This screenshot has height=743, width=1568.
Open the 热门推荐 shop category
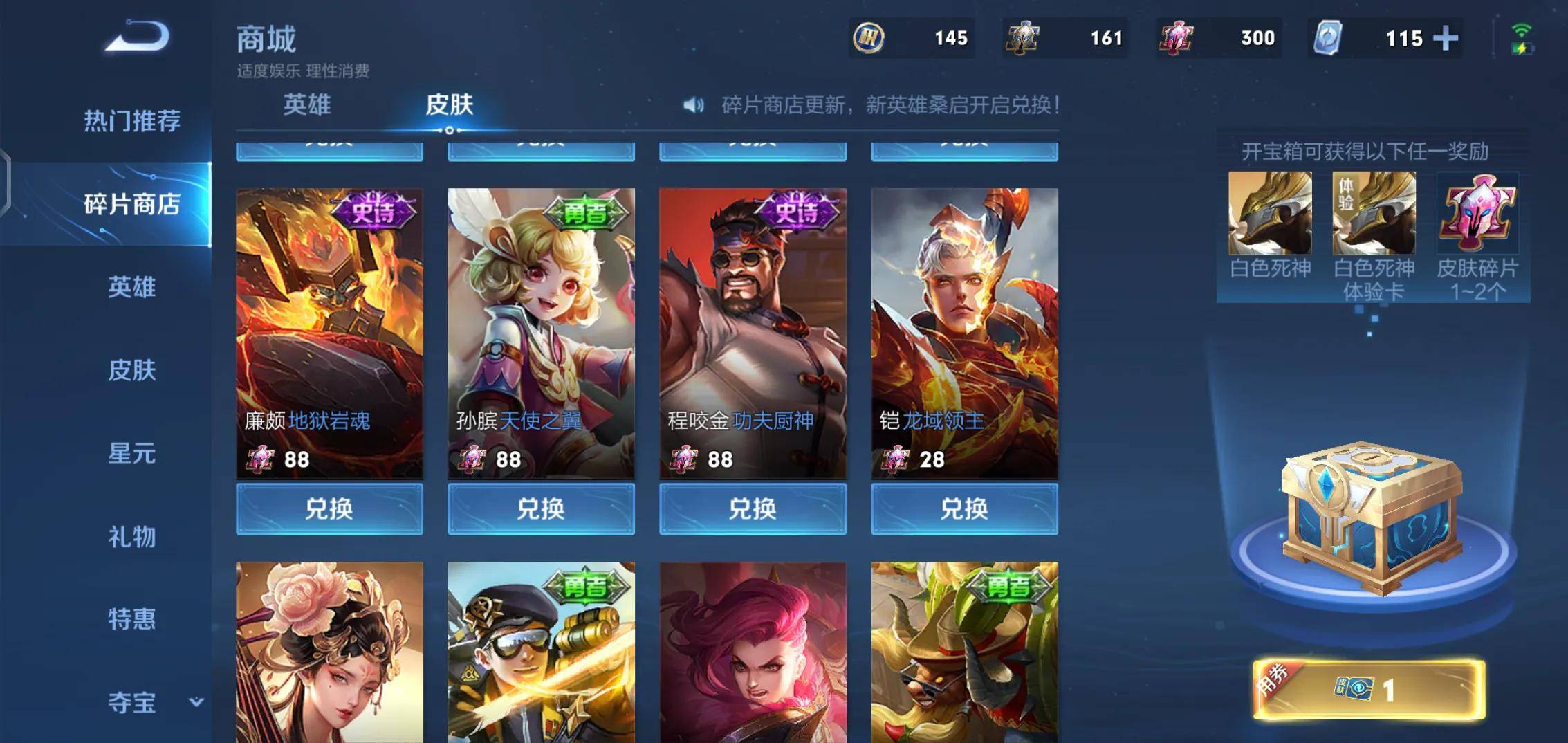tap(131, 121)
